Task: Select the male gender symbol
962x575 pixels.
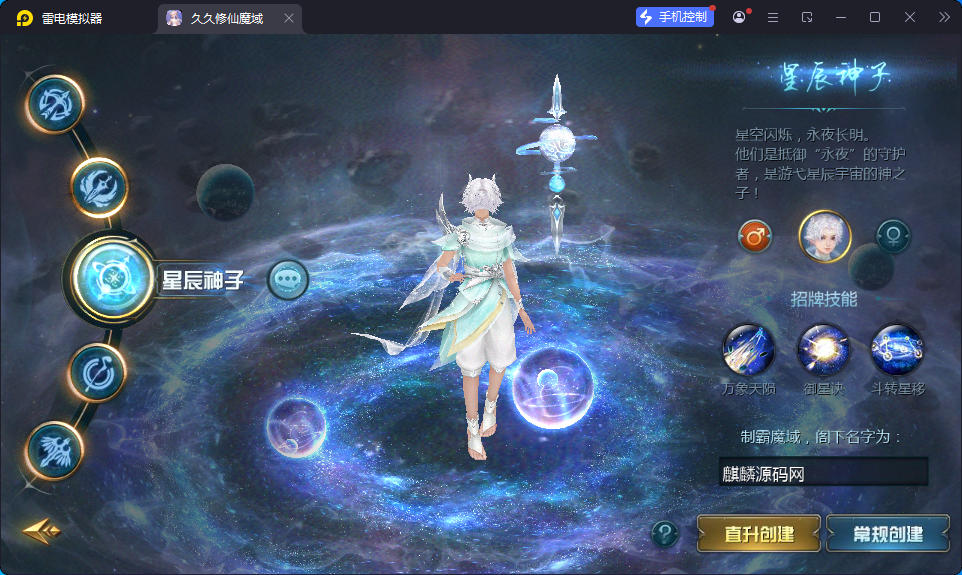Action: [x=755, y=237]
